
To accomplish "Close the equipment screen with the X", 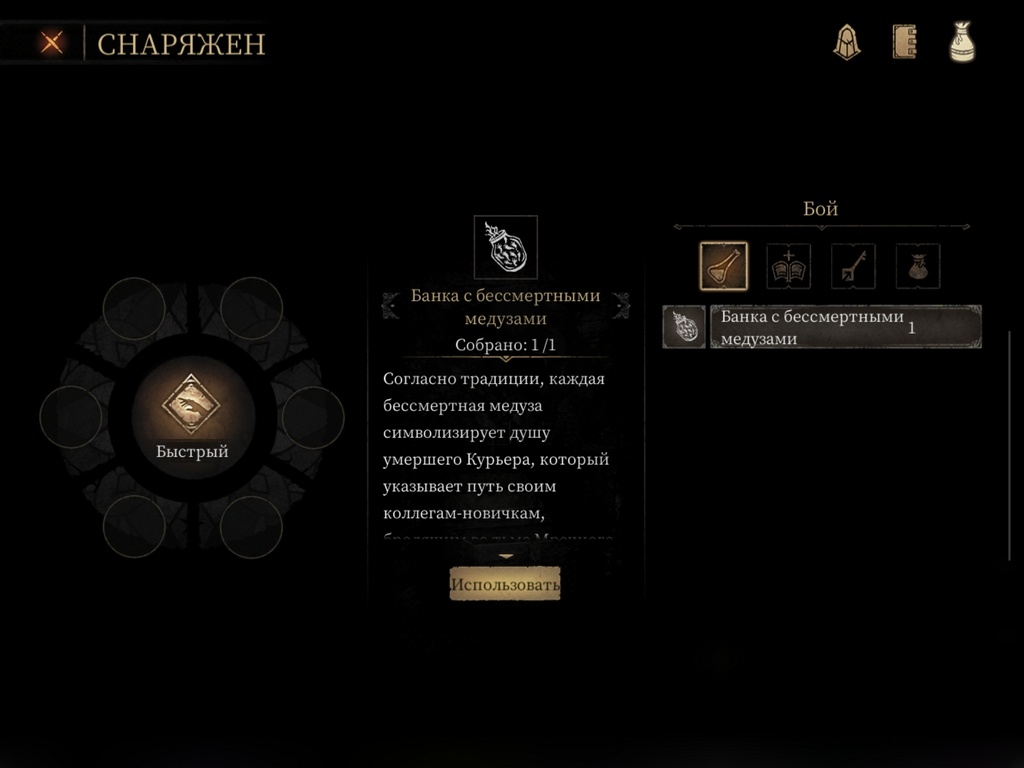I will [x=52, y=42].
